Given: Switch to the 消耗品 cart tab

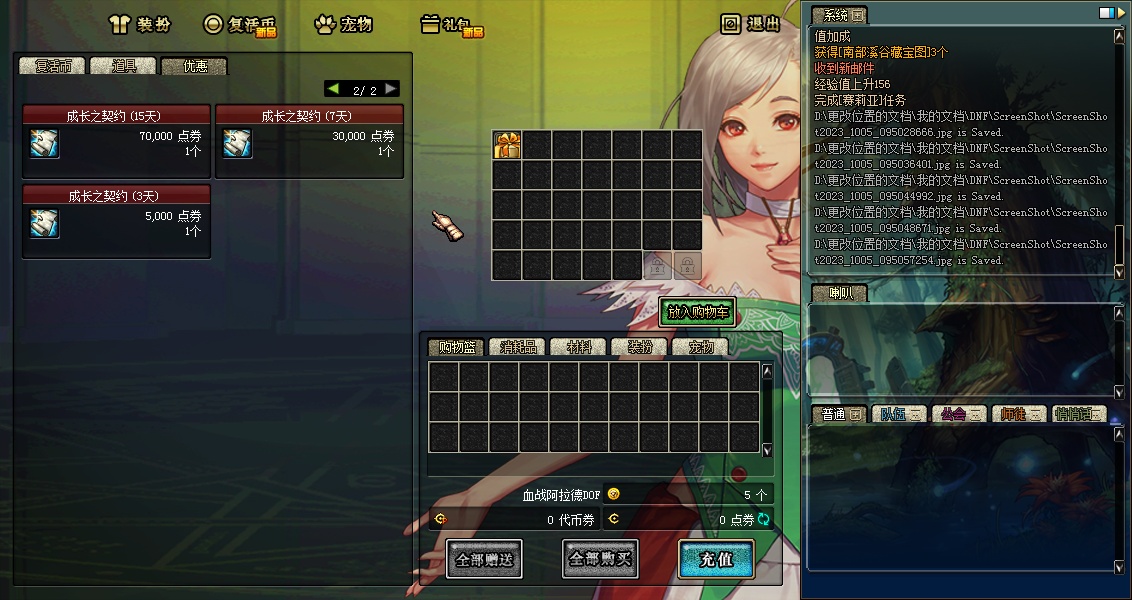Looking at the screenshot, I should pos(517,347).
